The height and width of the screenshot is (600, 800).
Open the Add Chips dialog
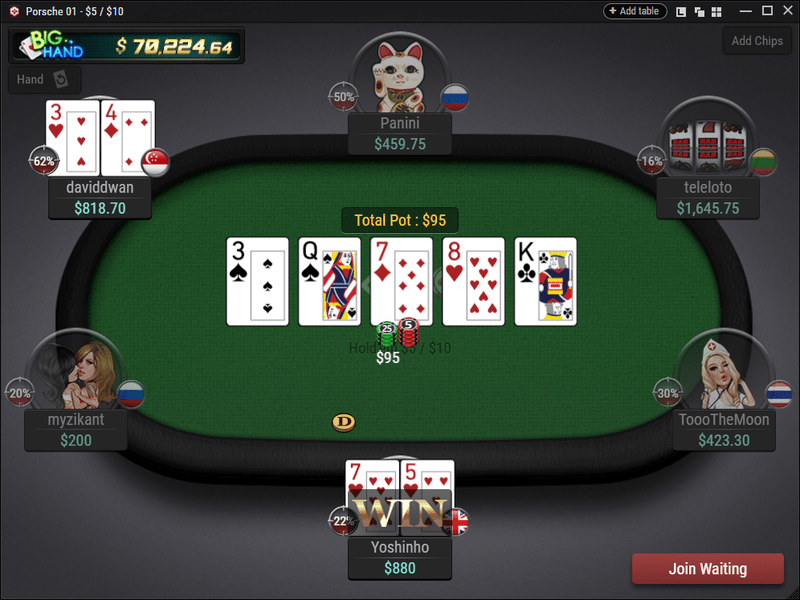click(x=757, y=41)
